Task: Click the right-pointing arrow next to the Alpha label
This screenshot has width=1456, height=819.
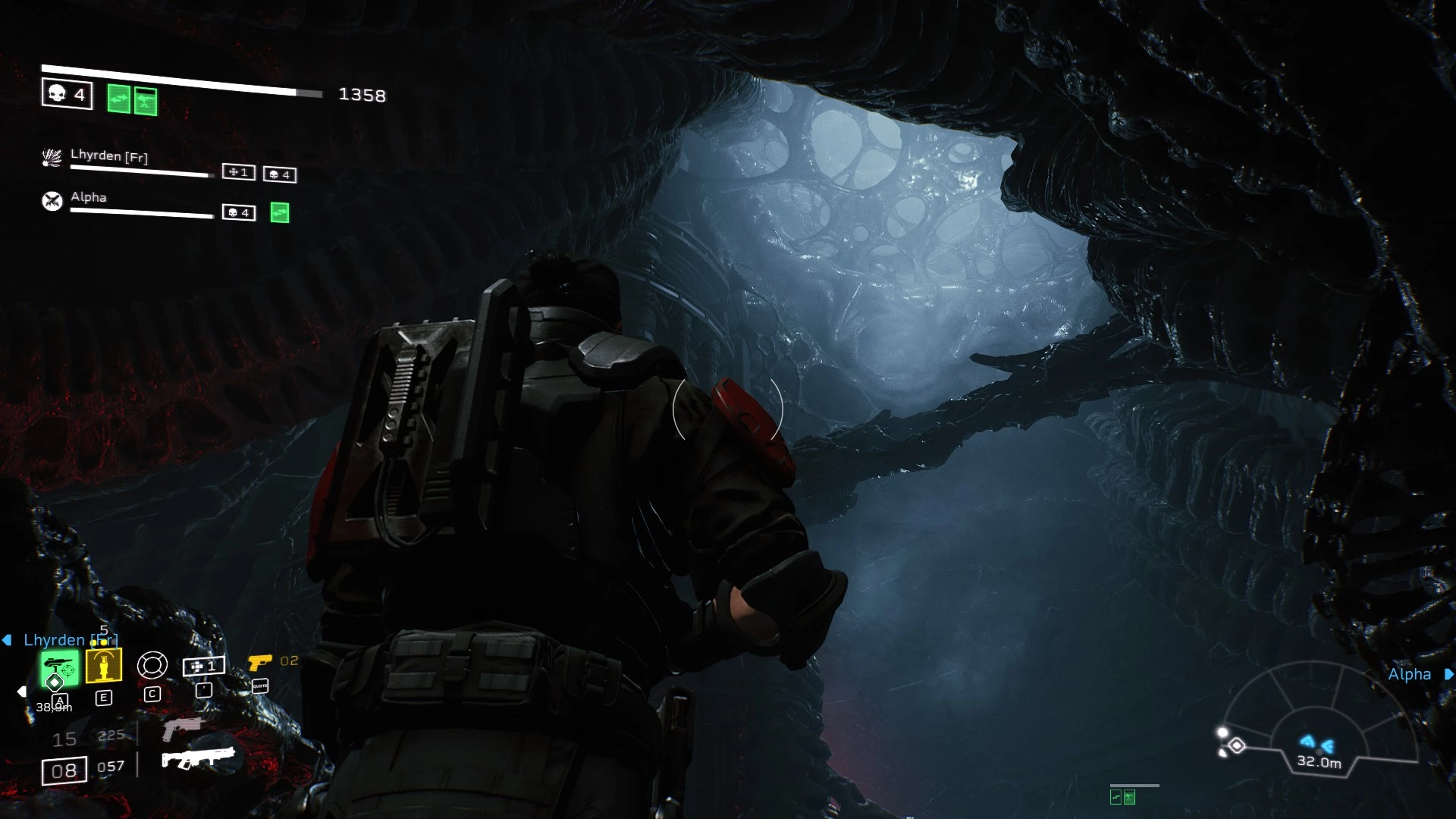Action: pos(1448,673)
